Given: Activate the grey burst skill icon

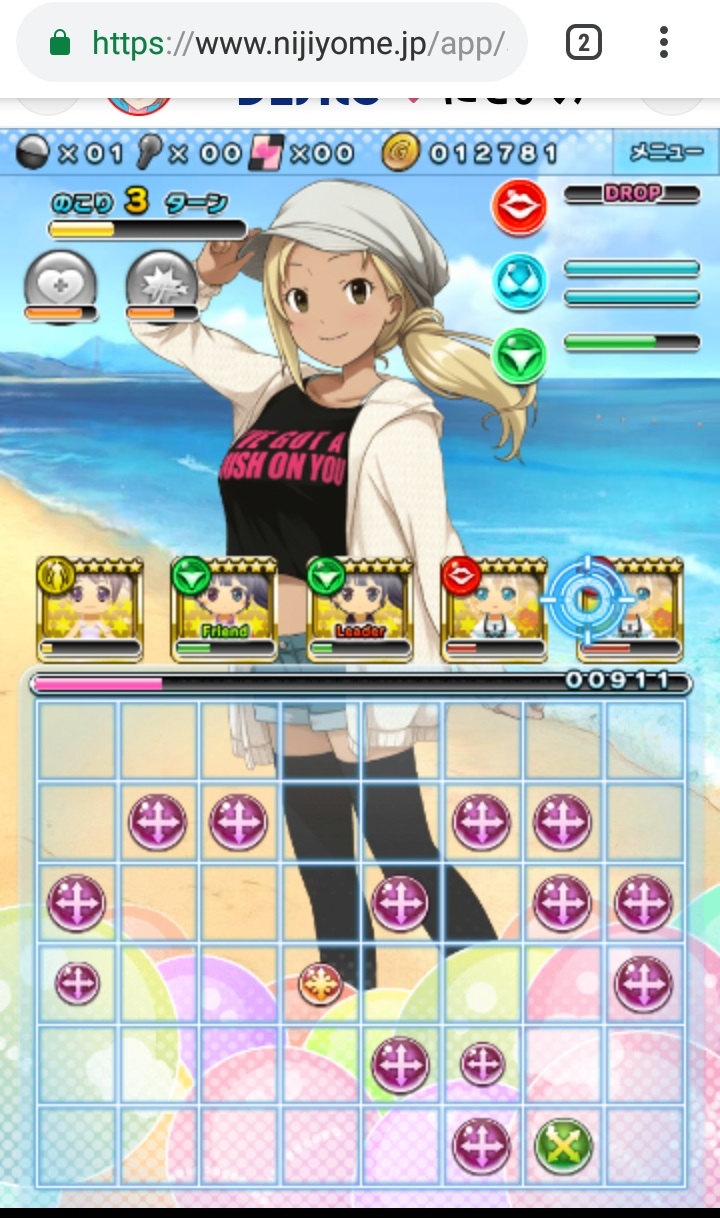Looking at the screenshot, I should coord(162,283).
